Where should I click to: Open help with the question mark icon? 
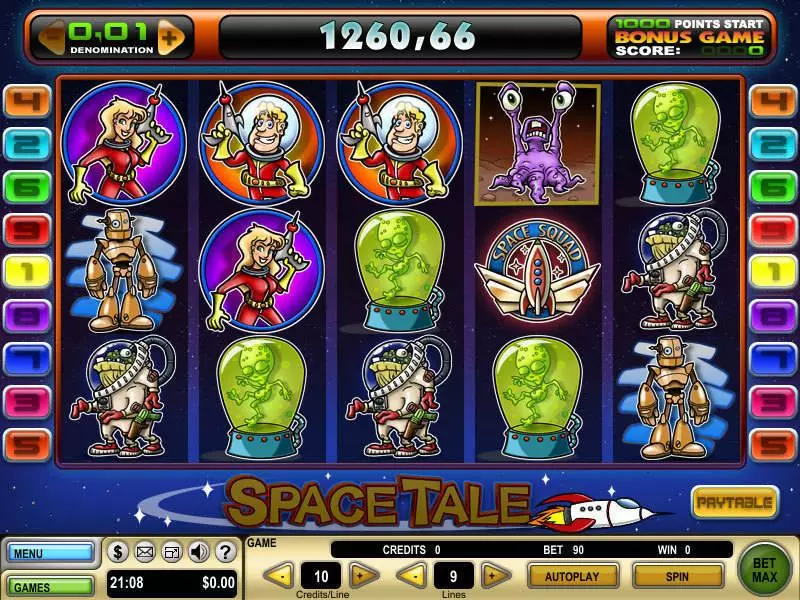(x=224, y=551)
